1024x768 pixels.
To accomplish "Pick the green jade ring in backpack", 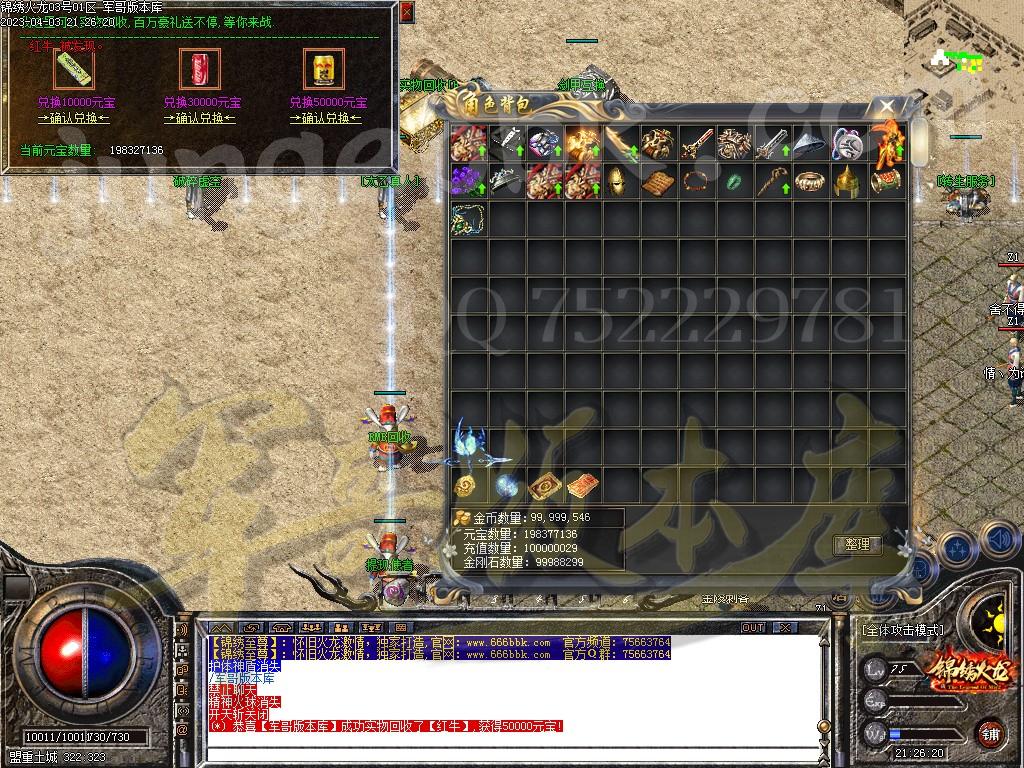I will click(x=734, y=183).
